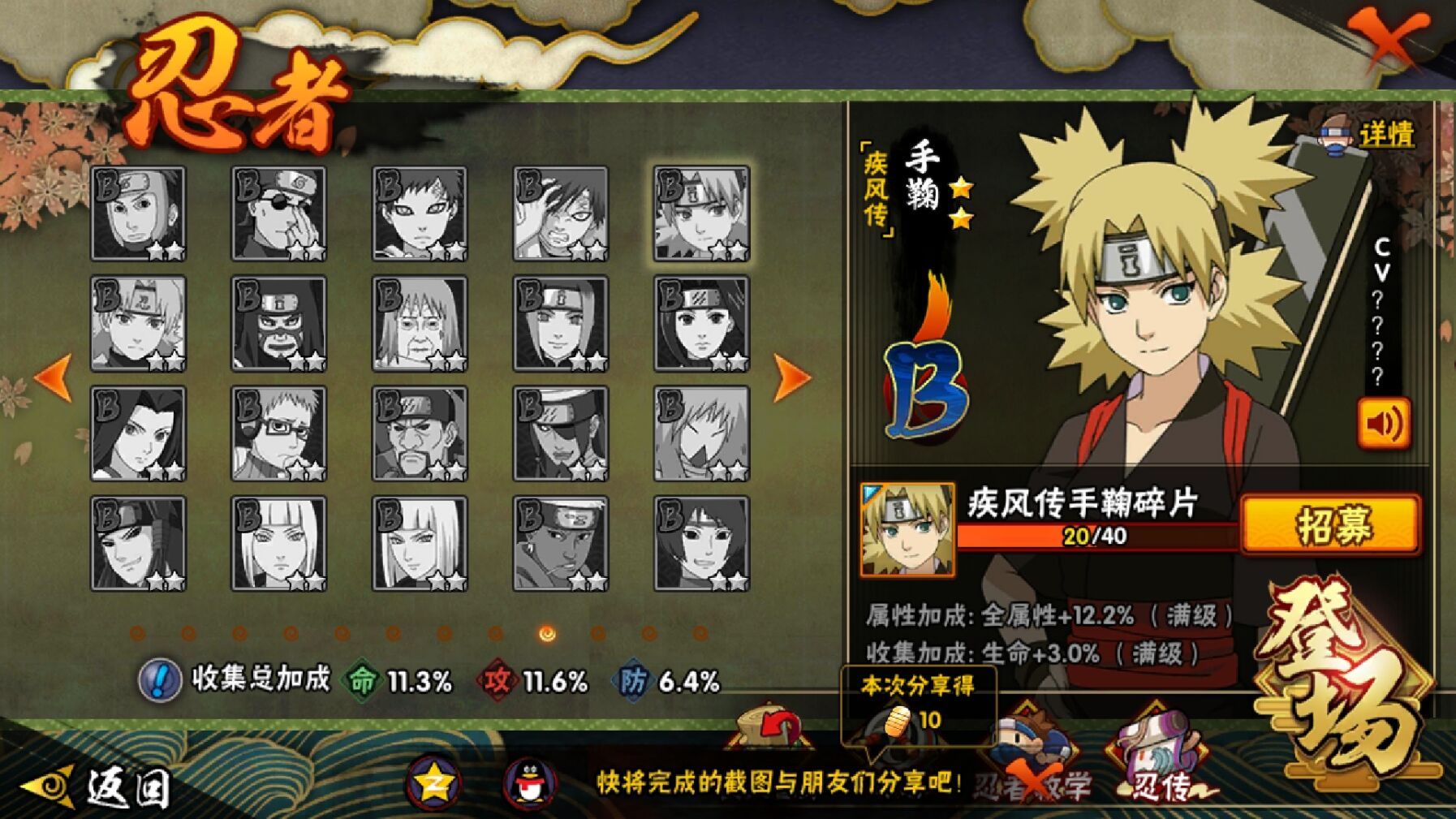
Task: Select the ninja portrait wearing square glasses
Action: click(278, 433)
